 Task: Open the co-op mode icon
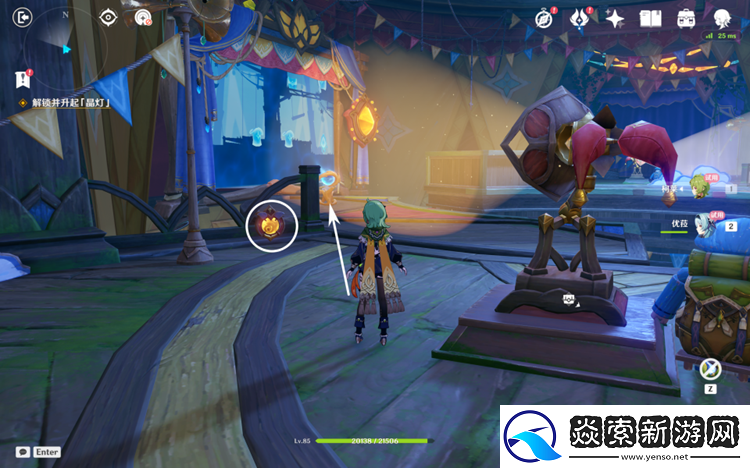coord(144,17)
